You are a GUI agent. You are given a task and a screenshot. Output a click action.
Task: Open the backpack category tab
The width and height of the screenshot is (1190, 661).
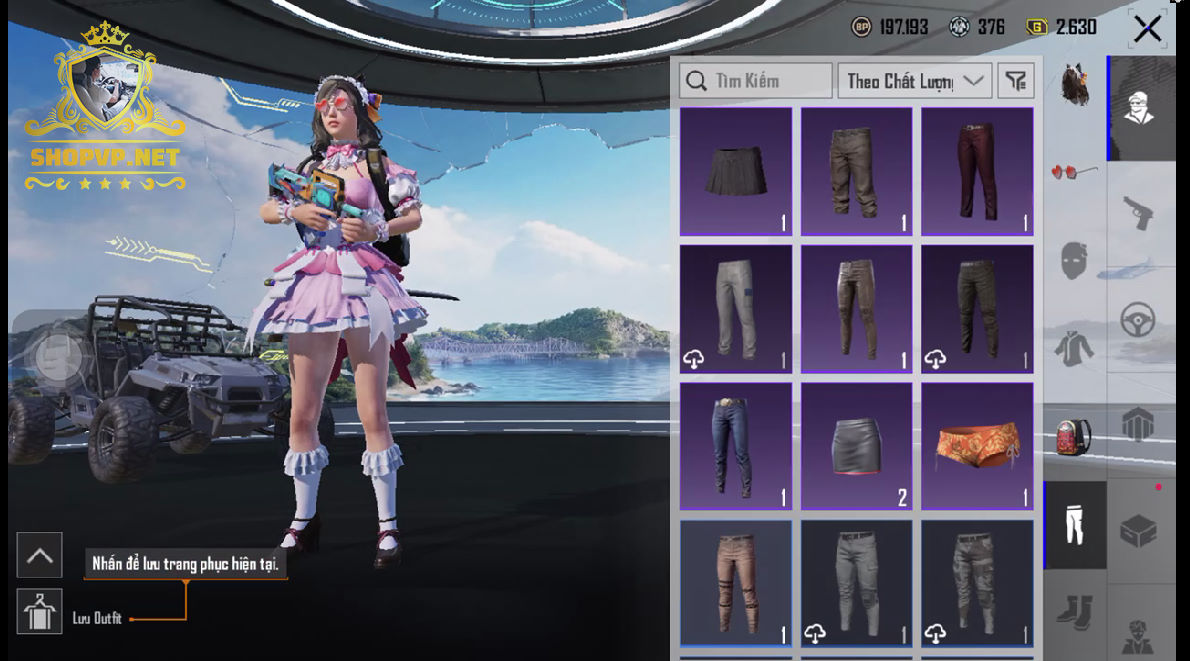click(1074, 436)
